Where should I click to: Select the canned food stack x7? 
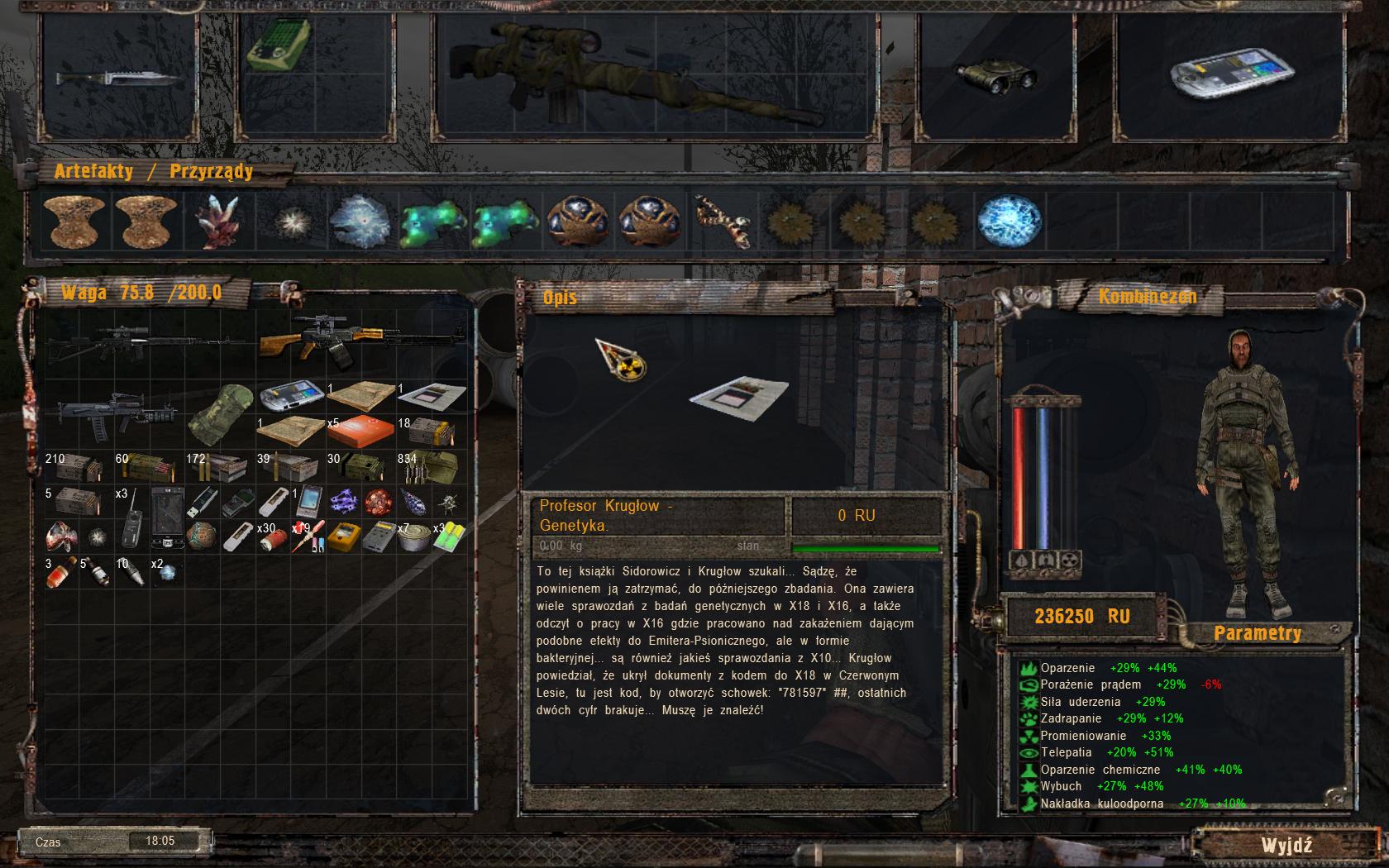pos(411,537)
